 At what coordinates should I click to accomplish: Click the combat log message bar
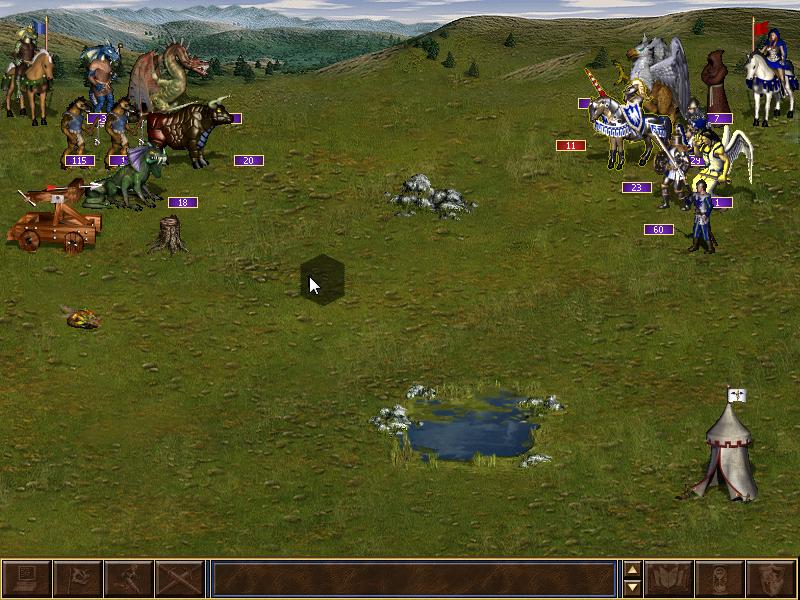pos(413,579)
